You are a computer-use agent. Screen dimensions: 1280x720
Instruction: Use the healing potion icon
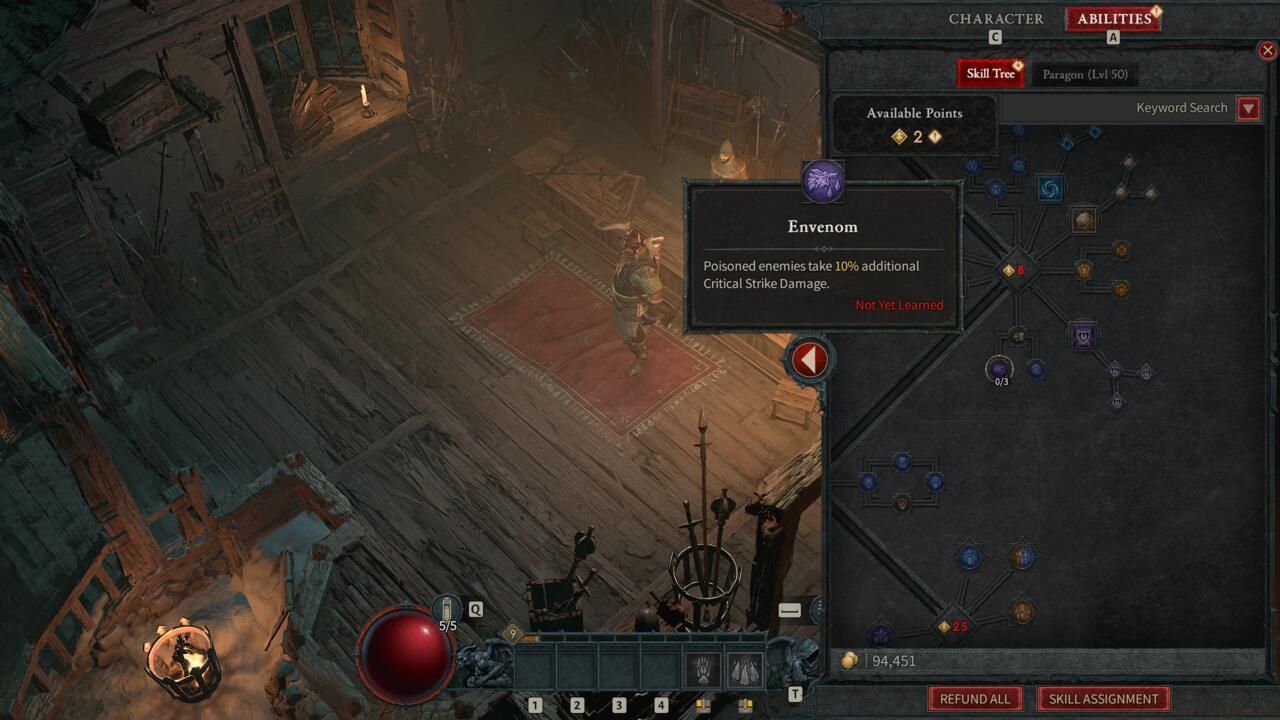pyautogui.click(x=447, y=608)
